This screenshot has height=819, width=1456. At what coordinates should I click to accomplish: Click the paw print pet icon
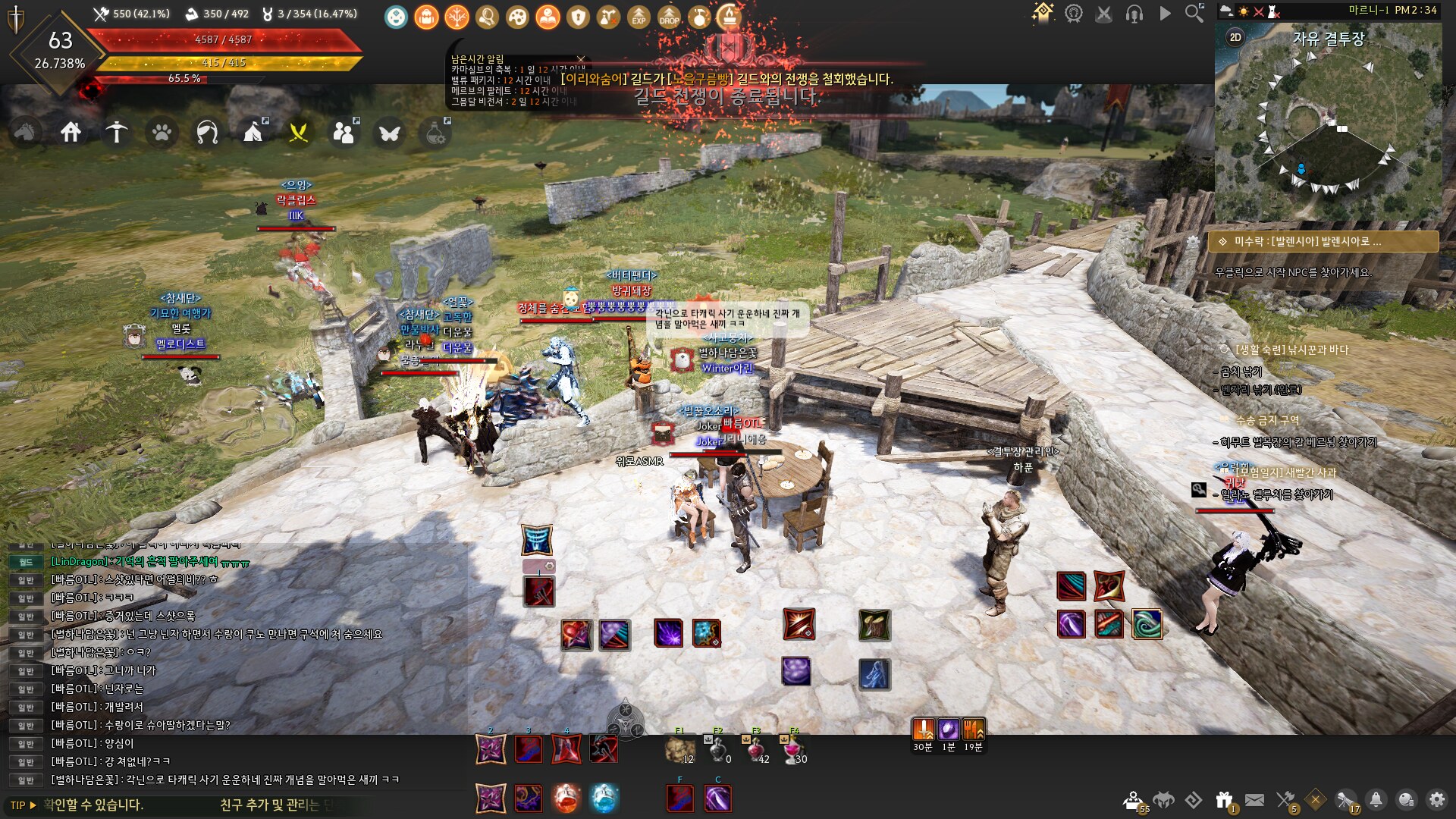click(x=162, y=133)
